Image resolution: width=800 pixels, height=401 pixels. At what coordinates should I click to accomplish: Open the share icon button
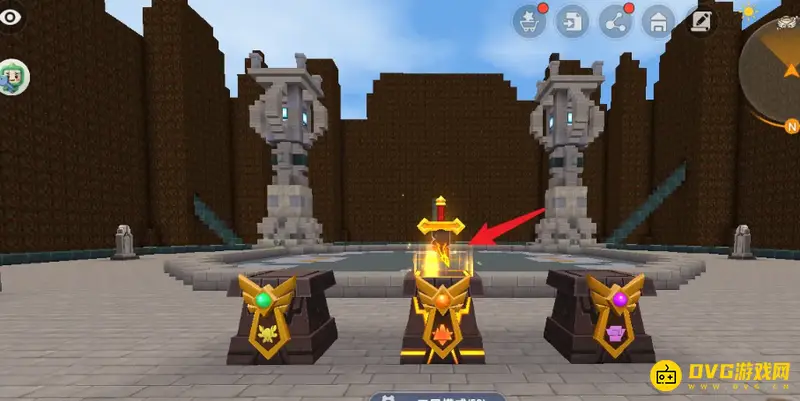tap(615, 21)
